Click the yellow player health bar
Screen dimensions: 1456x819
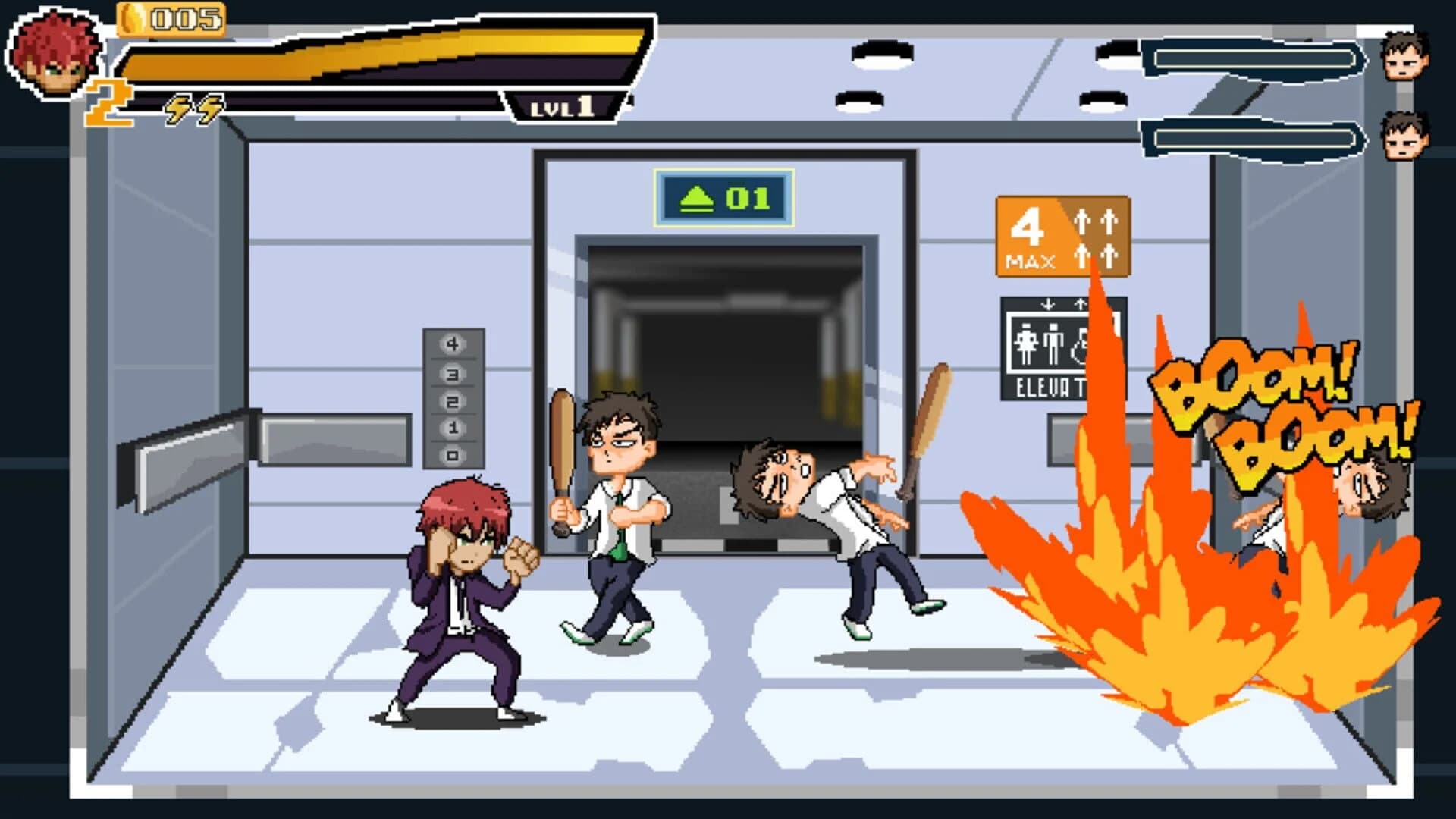[x=379, y=61]
